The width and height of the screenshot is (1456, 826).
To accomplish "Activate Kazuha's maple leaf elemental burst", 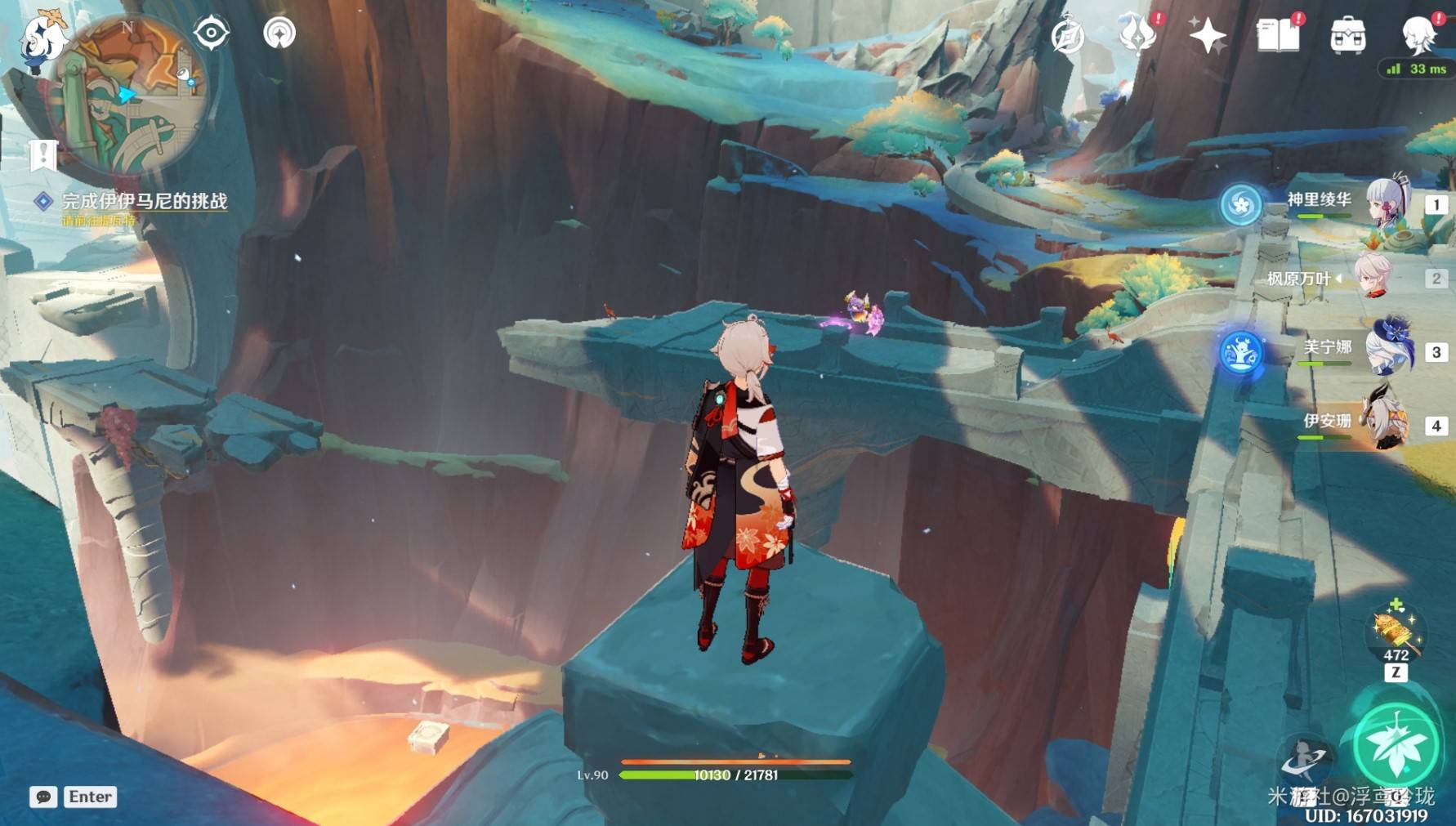I will (1396, 743).
